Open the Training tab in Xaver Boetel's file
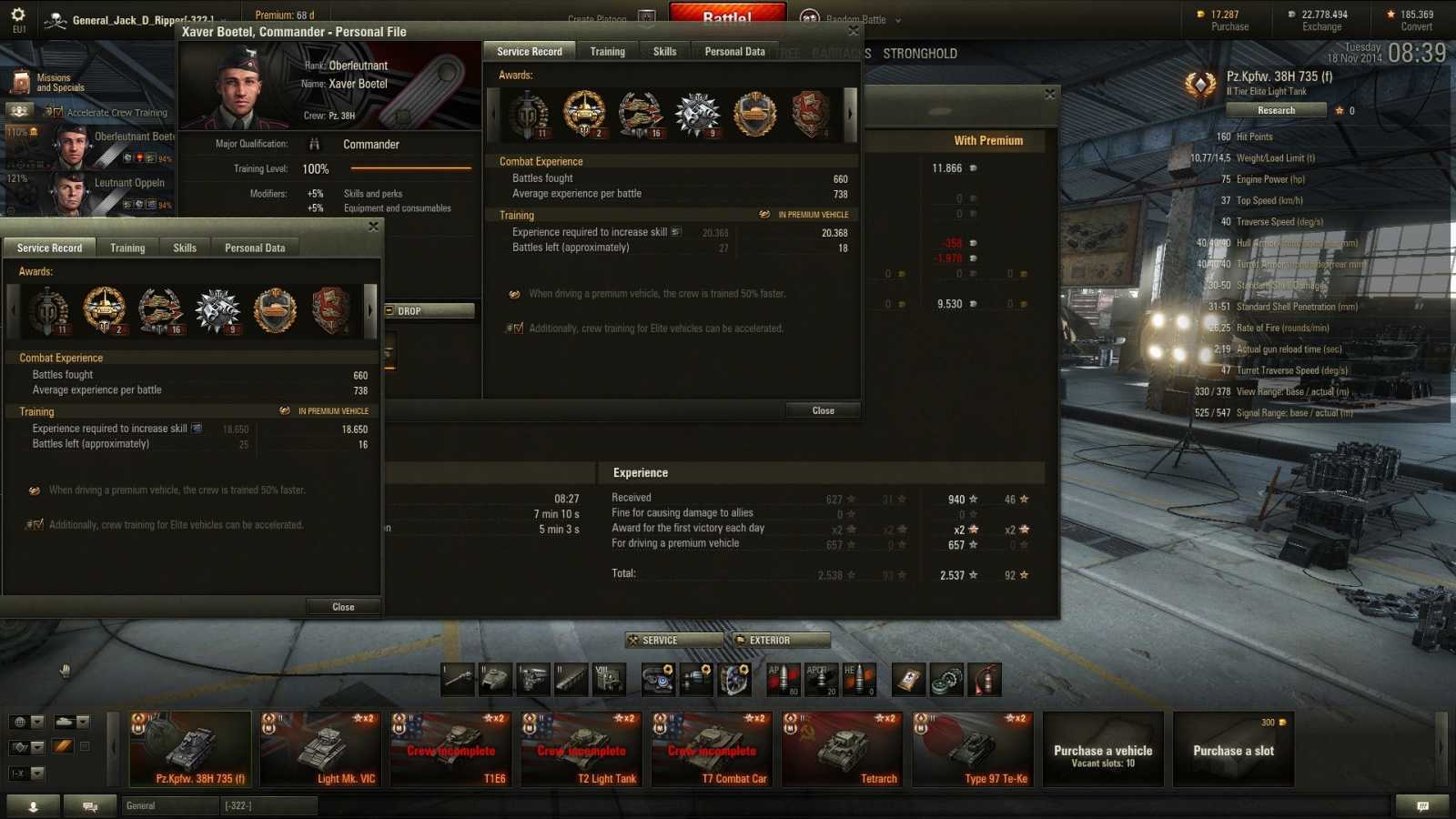The height and width of the screenshot is (819, 1456). click(x=607, y=51)
